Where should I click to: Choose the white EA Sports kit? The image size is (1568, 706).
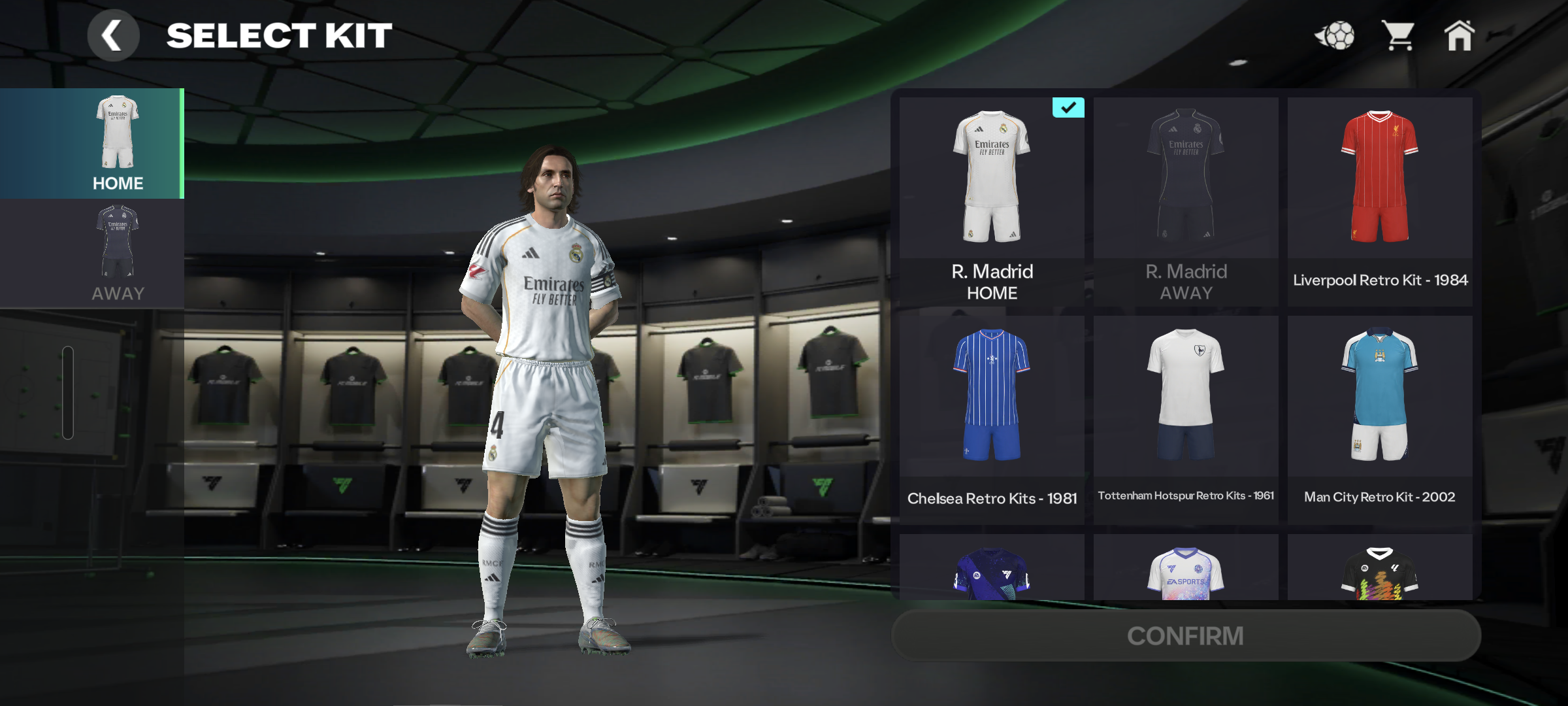(x=1185, y=570)
